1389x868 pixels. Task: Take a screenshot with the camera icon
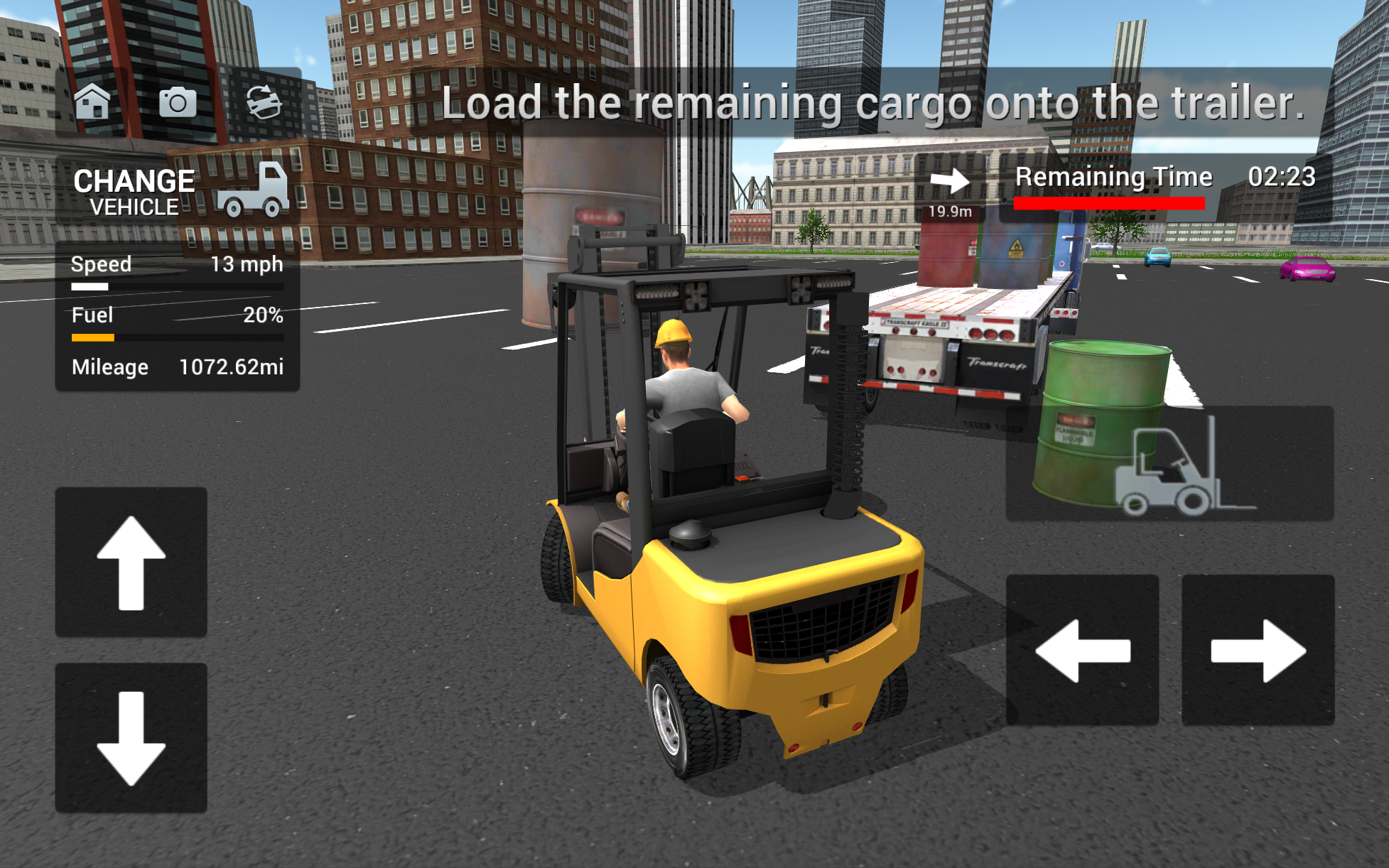tap(178, 102)
